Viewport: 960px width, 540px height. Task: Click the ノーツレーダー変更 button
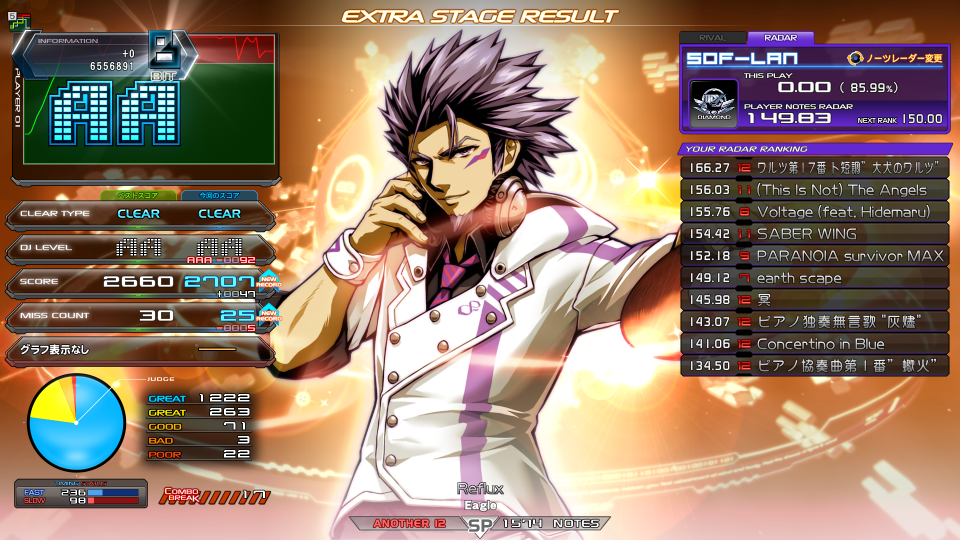895,58
